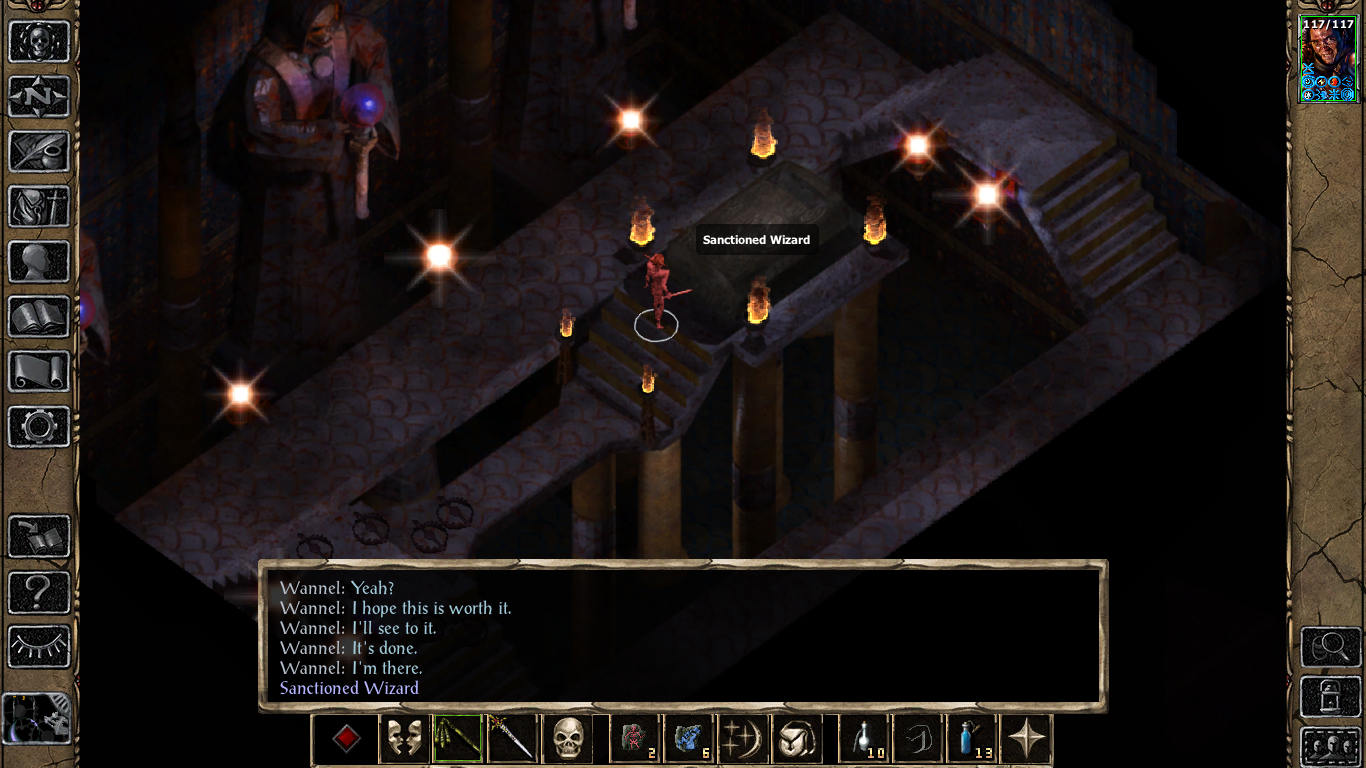The width and height of the screenshot is (1366, 768).
Task: Activate the twin masks ability
Action: tap(405, 740)
